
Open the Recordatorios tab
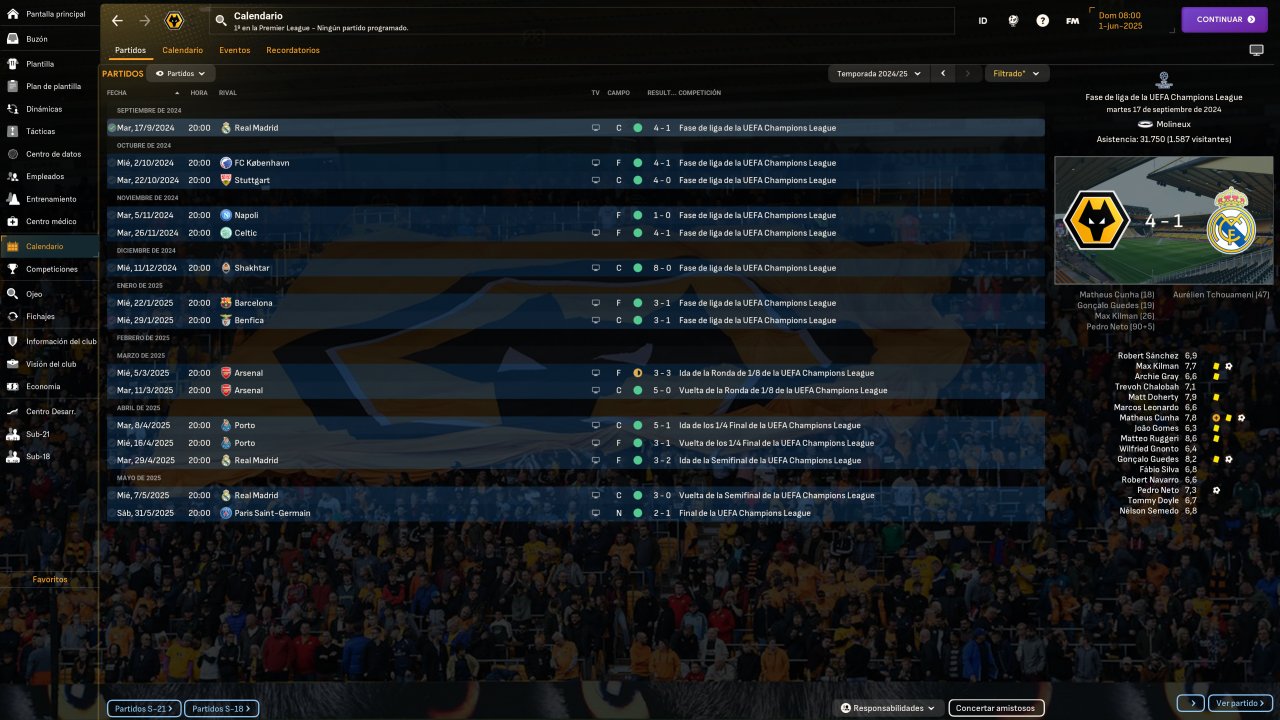tap(293, 50)
